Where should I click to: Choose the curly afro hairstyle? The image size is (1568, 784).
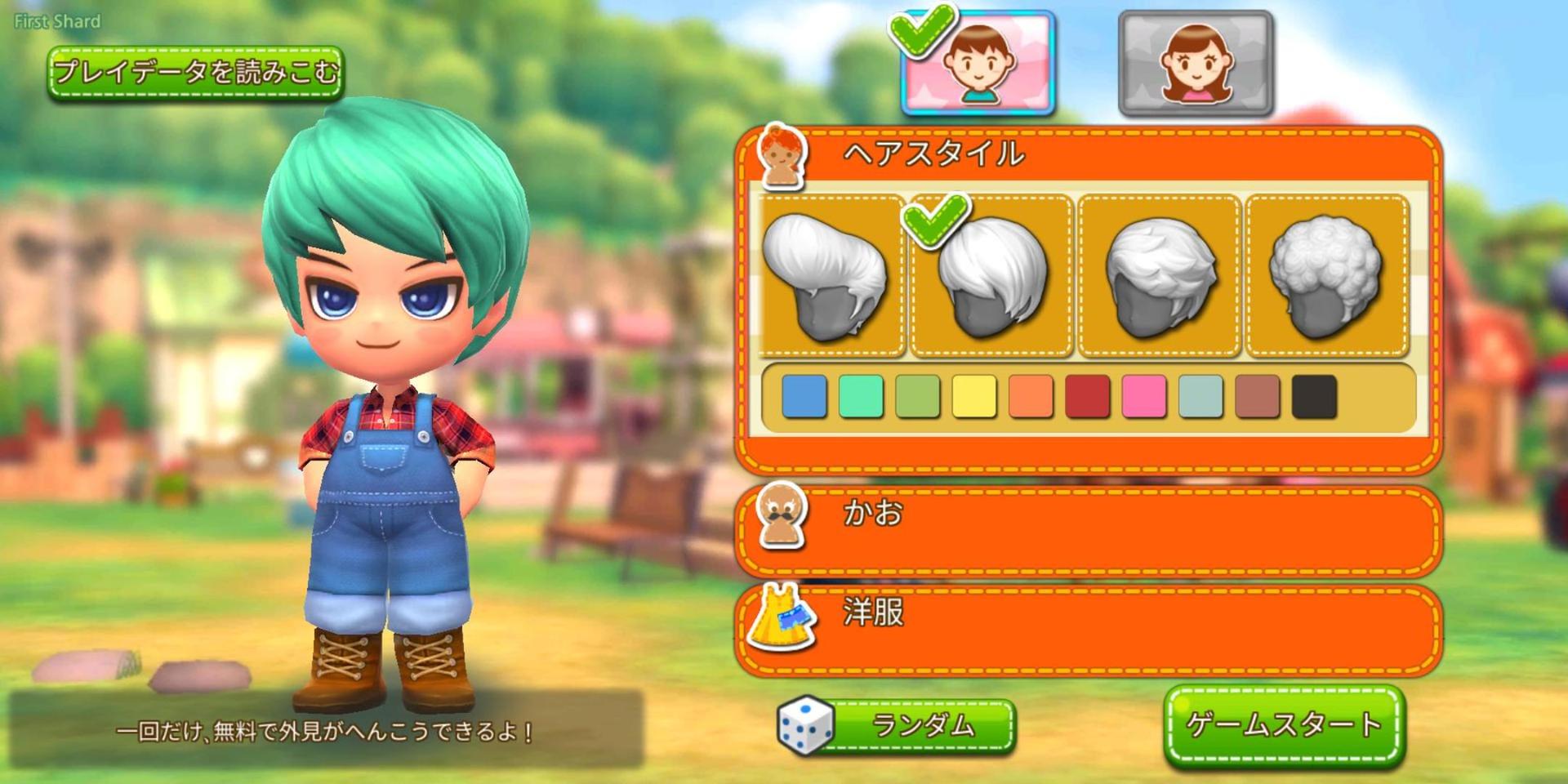pos(1326,276)
